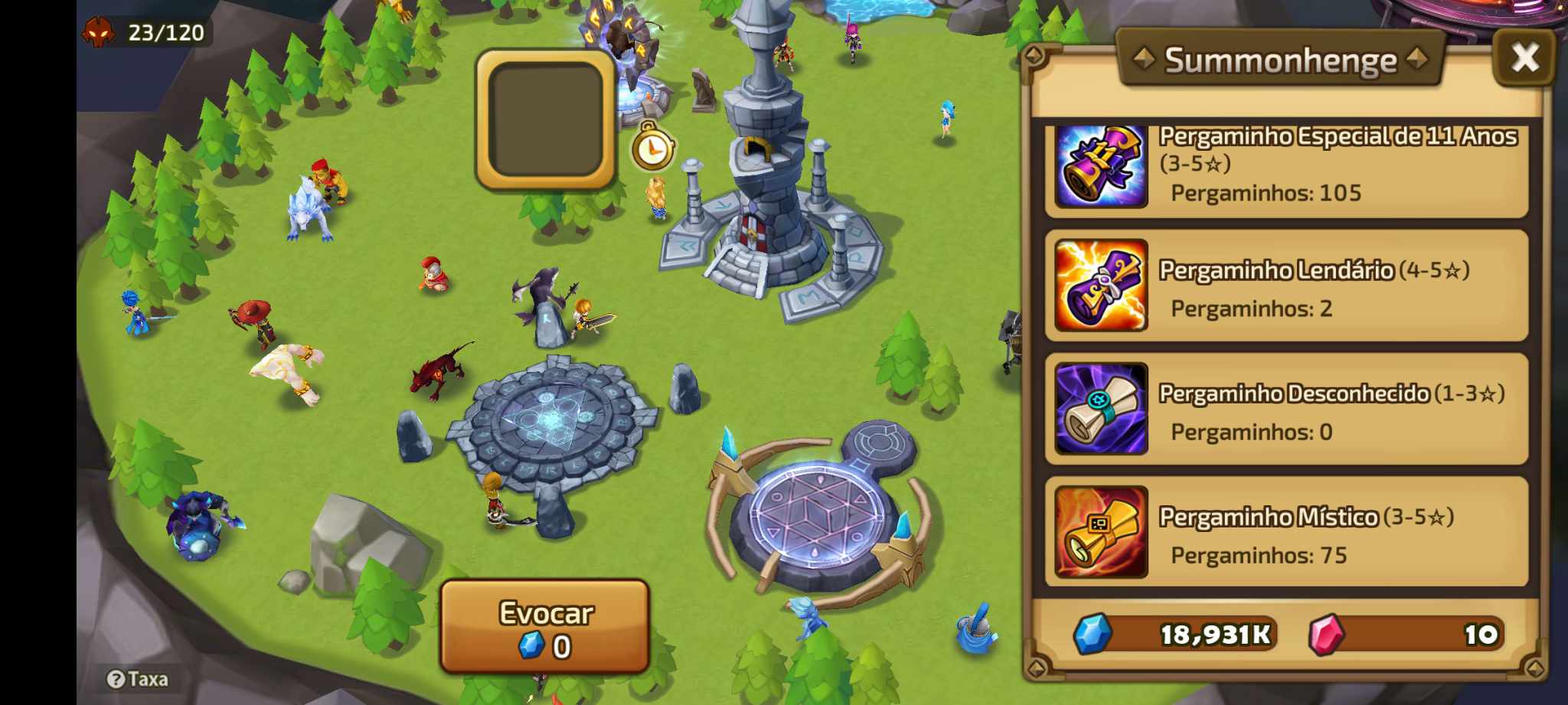This screenshot has width=1568, height=705.
Task: Open the Taxa rates info
Action: [138, 679]
